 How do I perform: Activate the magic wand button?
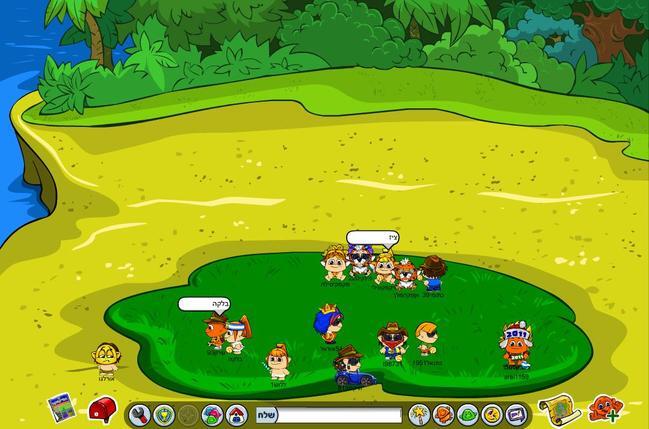[x=419, y=414]
